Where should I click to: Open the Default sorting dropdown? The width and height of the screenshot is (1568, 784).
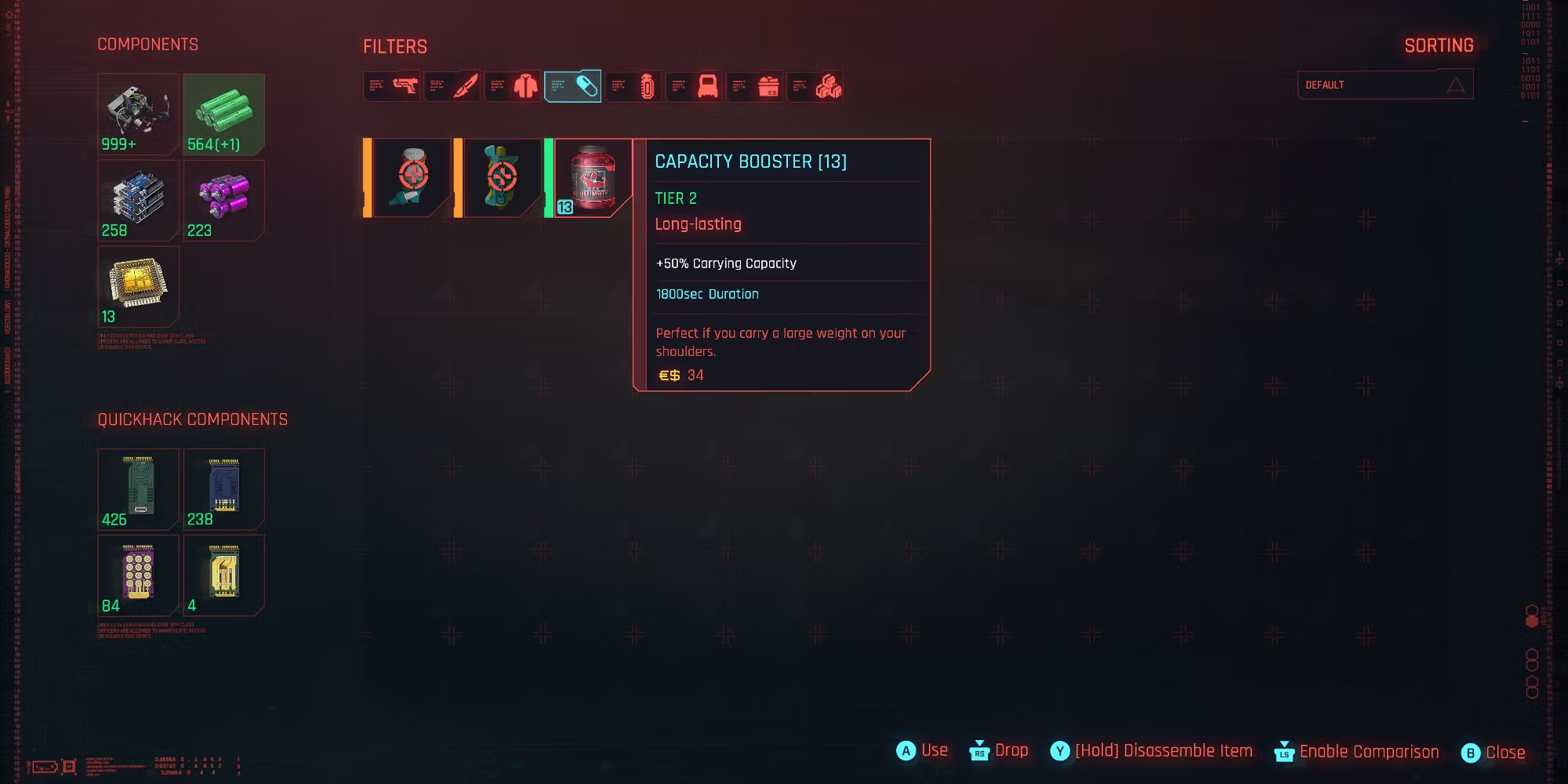[x=1385, y=85]
